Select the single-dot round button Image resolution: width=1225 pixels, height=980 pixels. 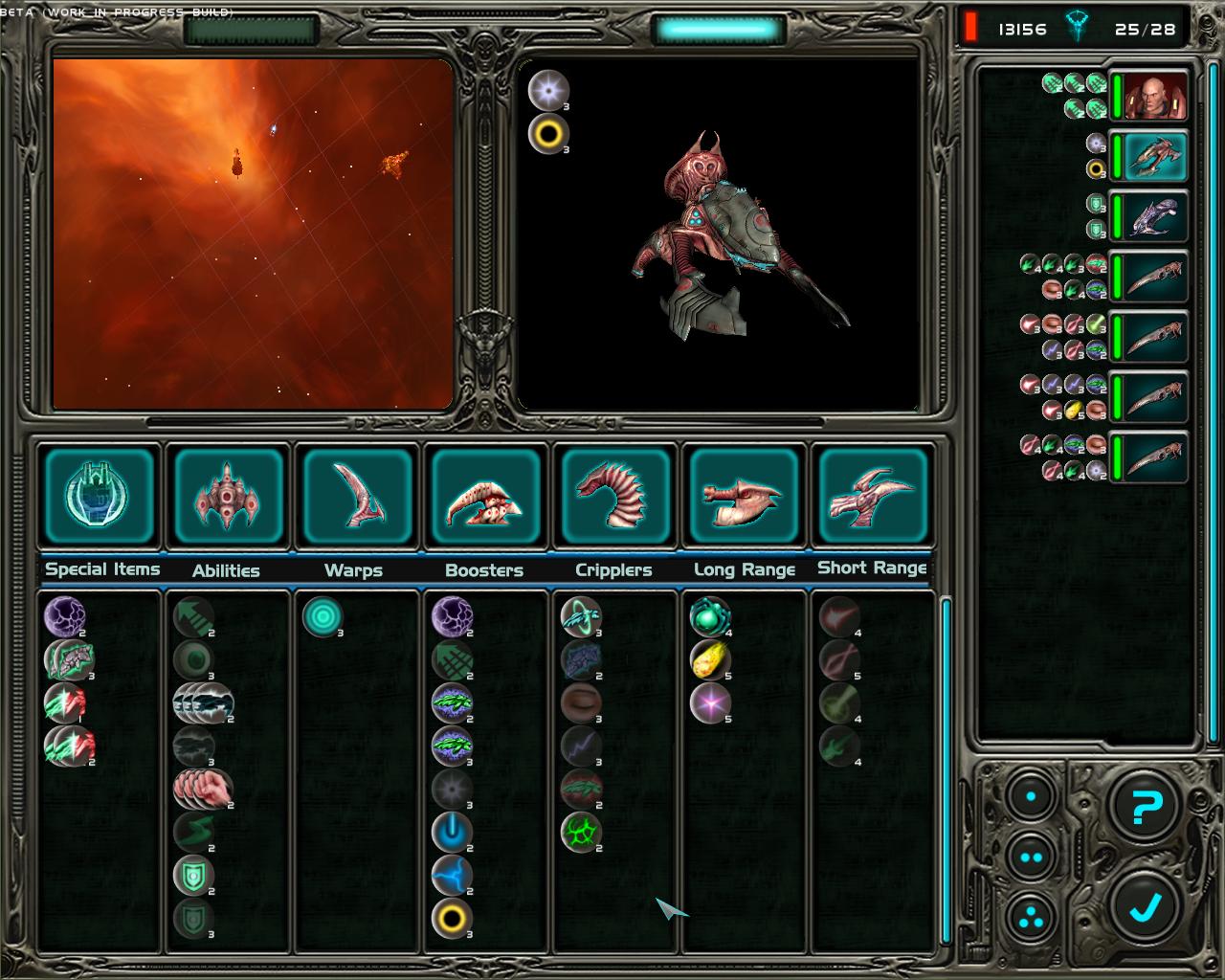[x=1031, y=796]
